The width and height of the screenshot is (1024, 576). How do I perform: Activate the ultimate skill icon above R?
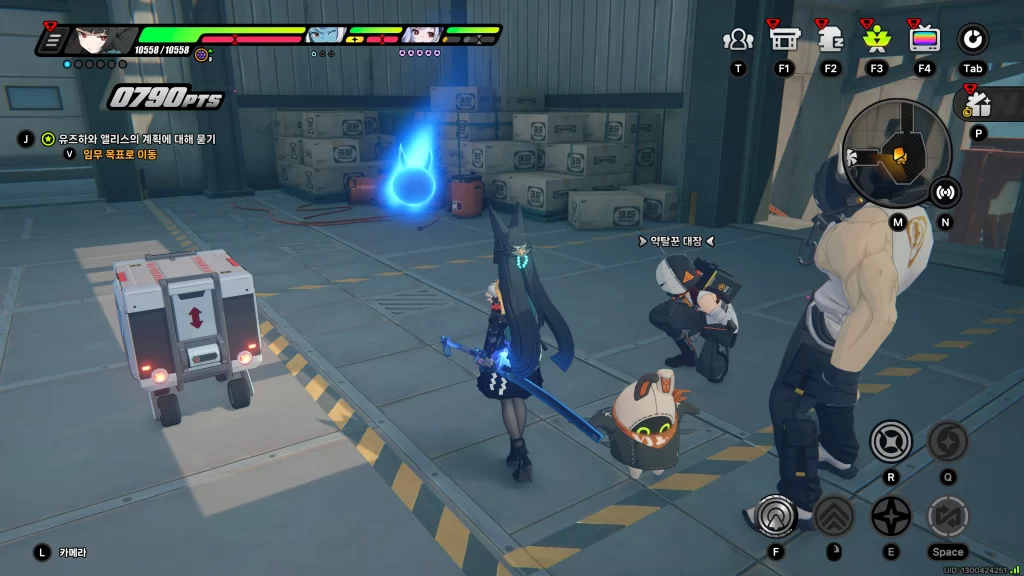click(889, 441)
